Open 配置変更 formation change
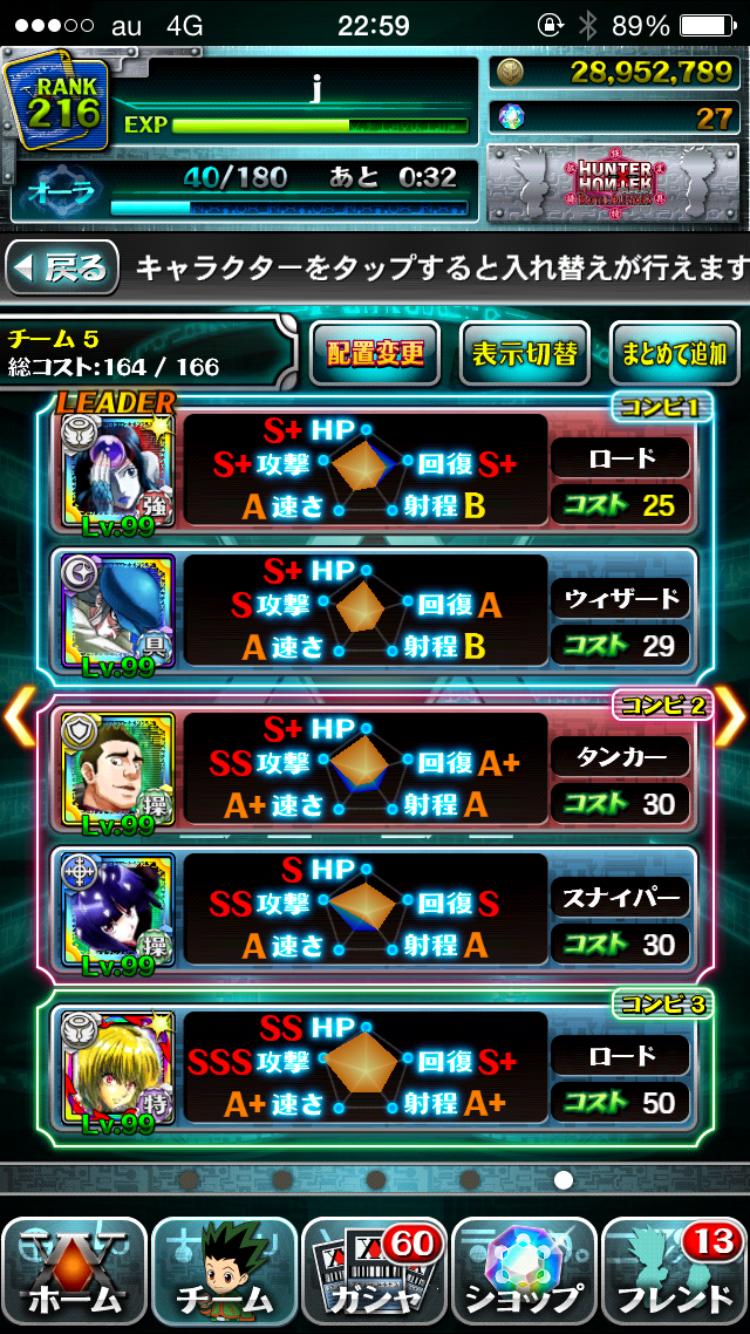This screenshot has height=1334, width=750. 375,353
